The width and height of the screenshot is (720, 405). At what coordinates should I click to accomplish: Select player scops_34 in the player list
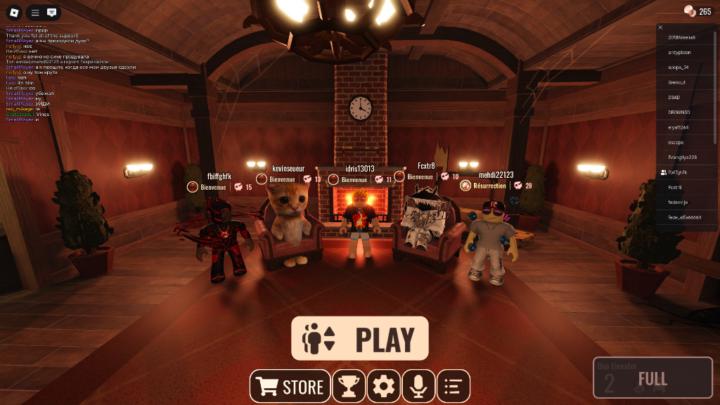(683, 67)
